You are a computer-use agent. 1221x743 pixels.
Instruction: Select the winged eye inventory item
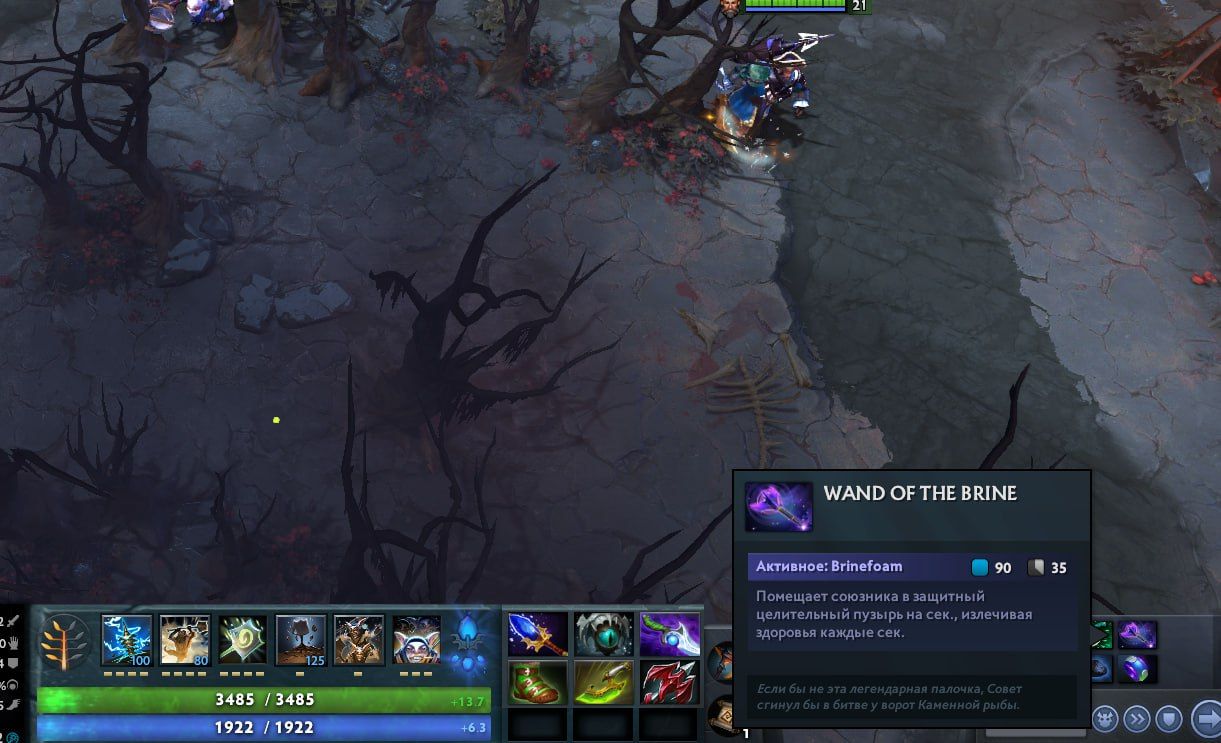pyautogui.click(x=604, y=633)
